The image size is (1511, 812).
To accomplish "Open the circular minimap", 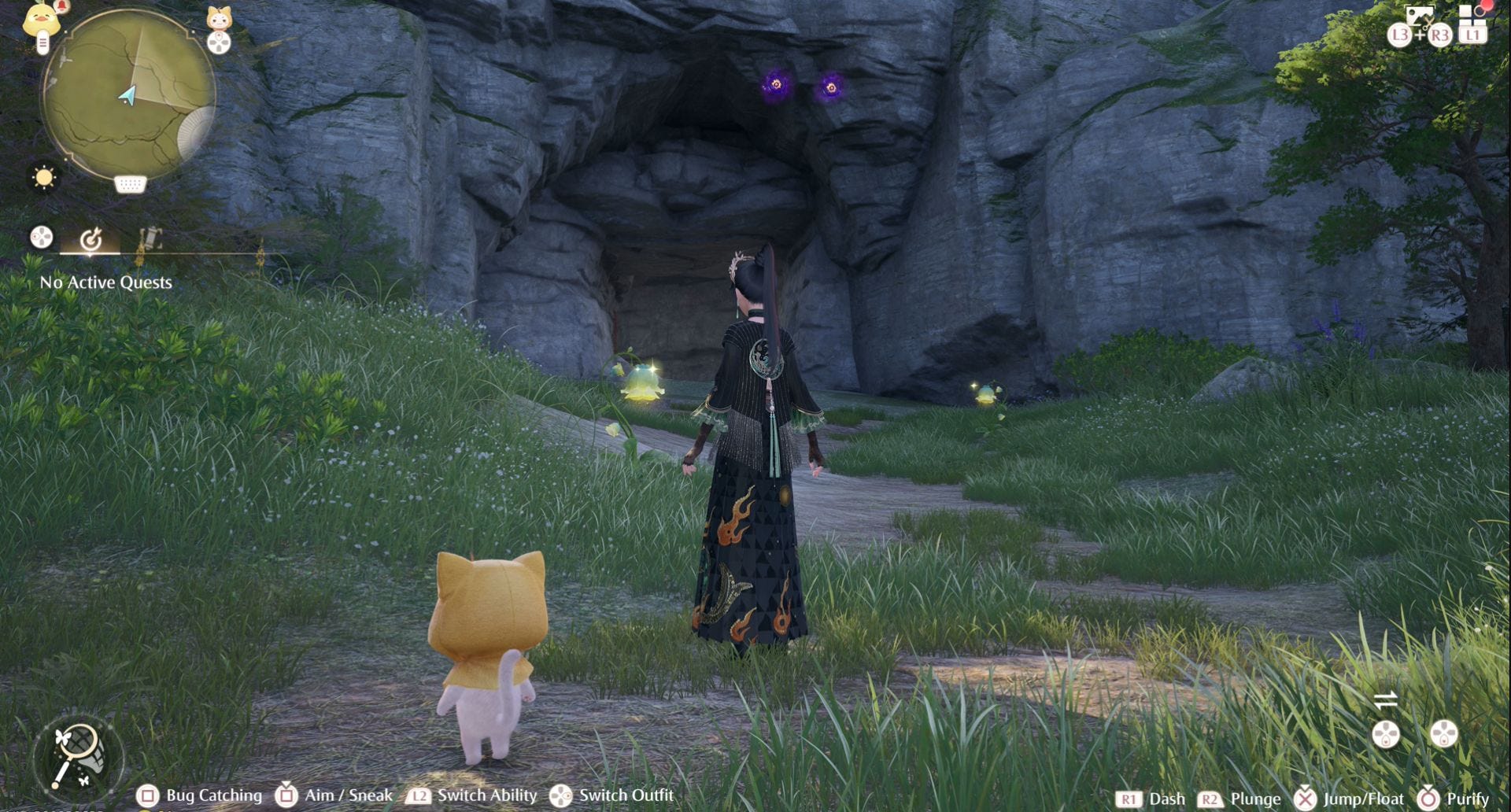I will (128, 93).
